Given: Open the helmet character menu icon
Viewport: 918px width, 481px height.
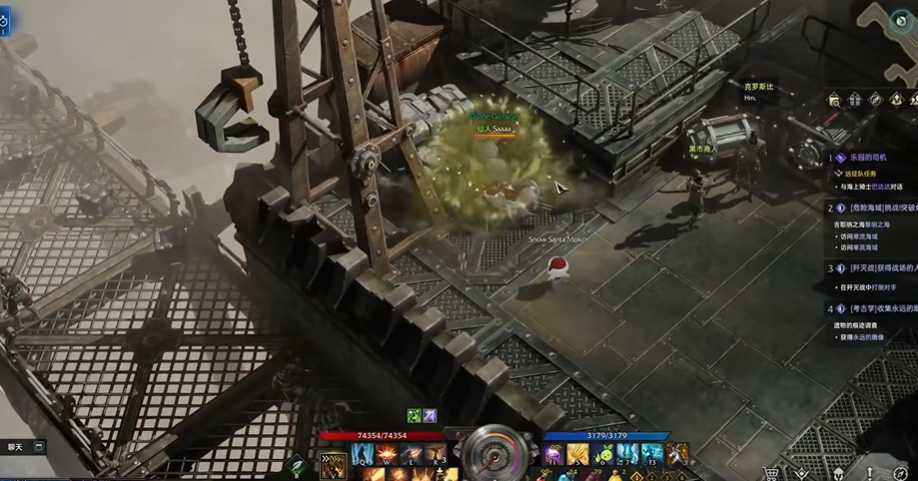Looking at the screenshot, I should pos(837,473).
